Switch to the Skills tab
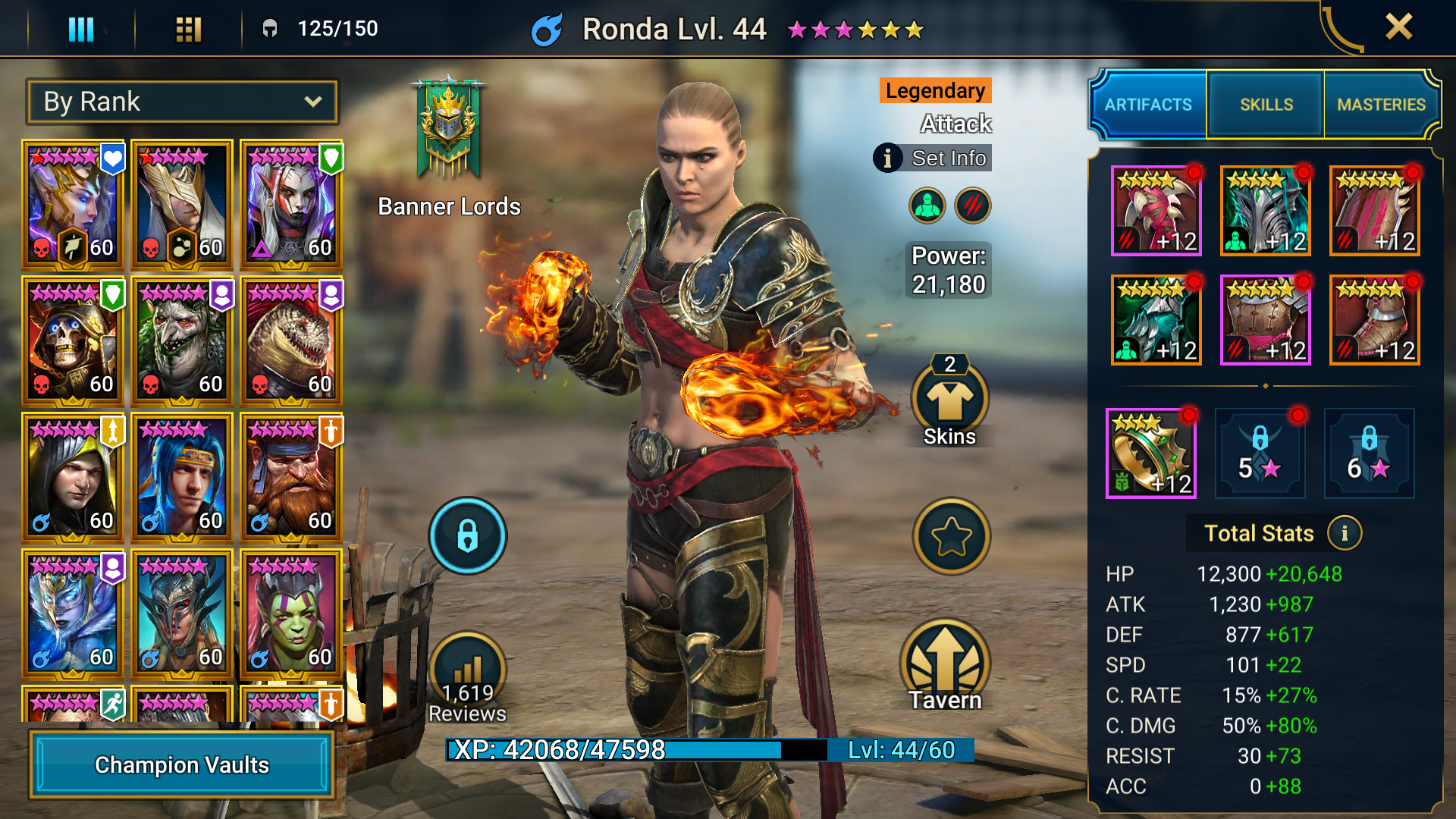The height and width of the screenshot is (819, 1456). coord(1266,105)
